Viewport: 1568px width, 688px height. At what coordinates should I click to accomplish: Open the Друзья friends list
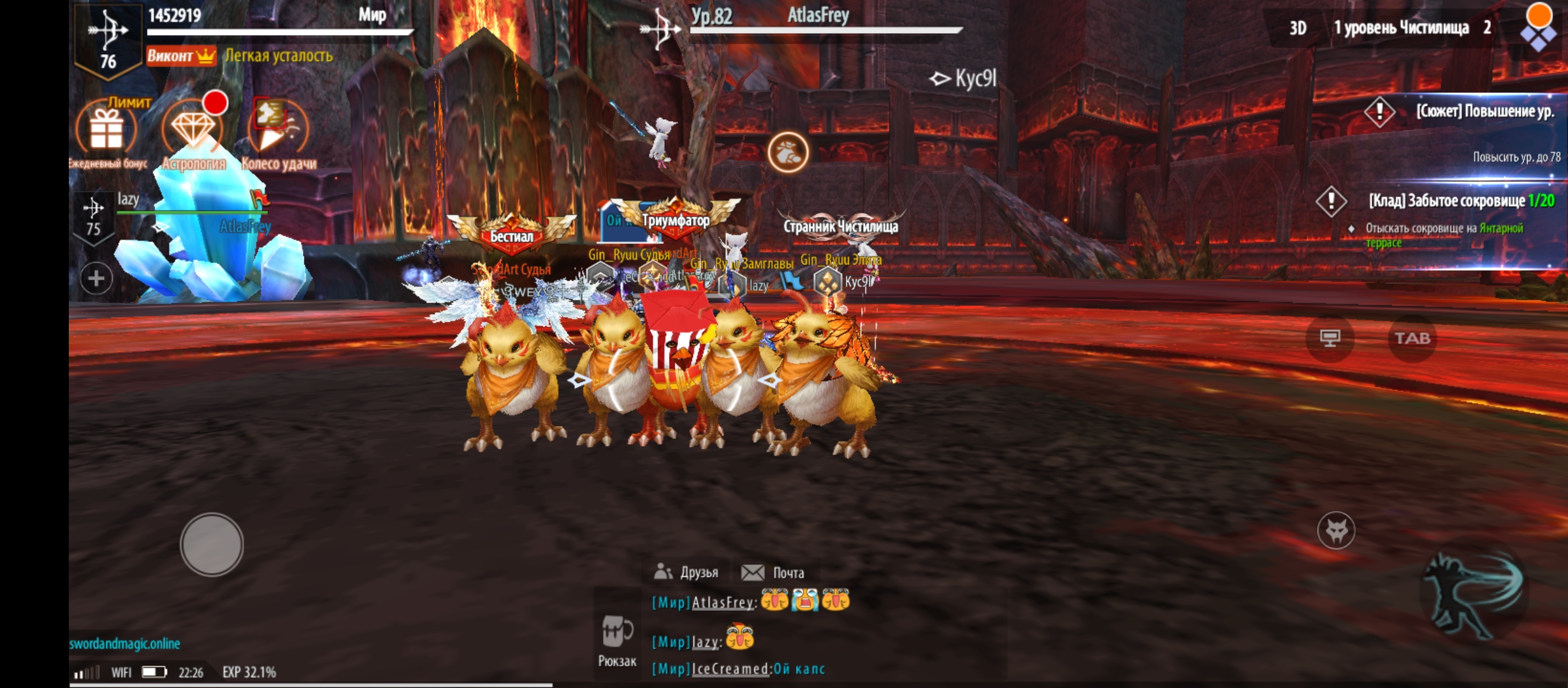pos(687,572)
